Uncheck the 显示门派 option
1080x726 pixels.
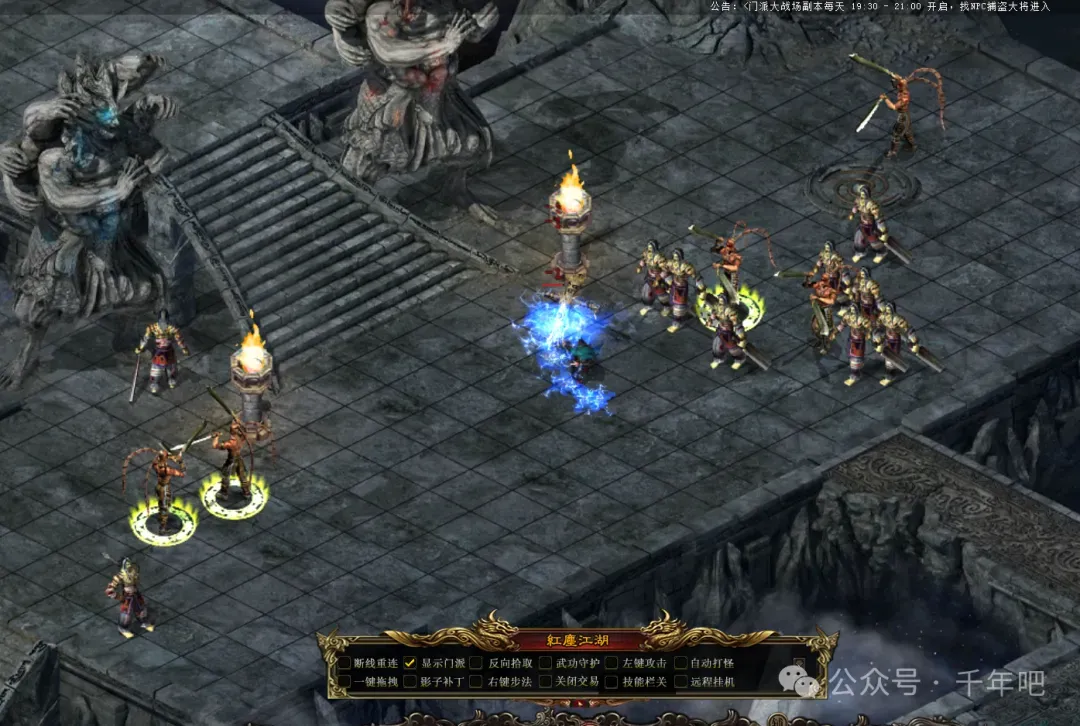411,662
